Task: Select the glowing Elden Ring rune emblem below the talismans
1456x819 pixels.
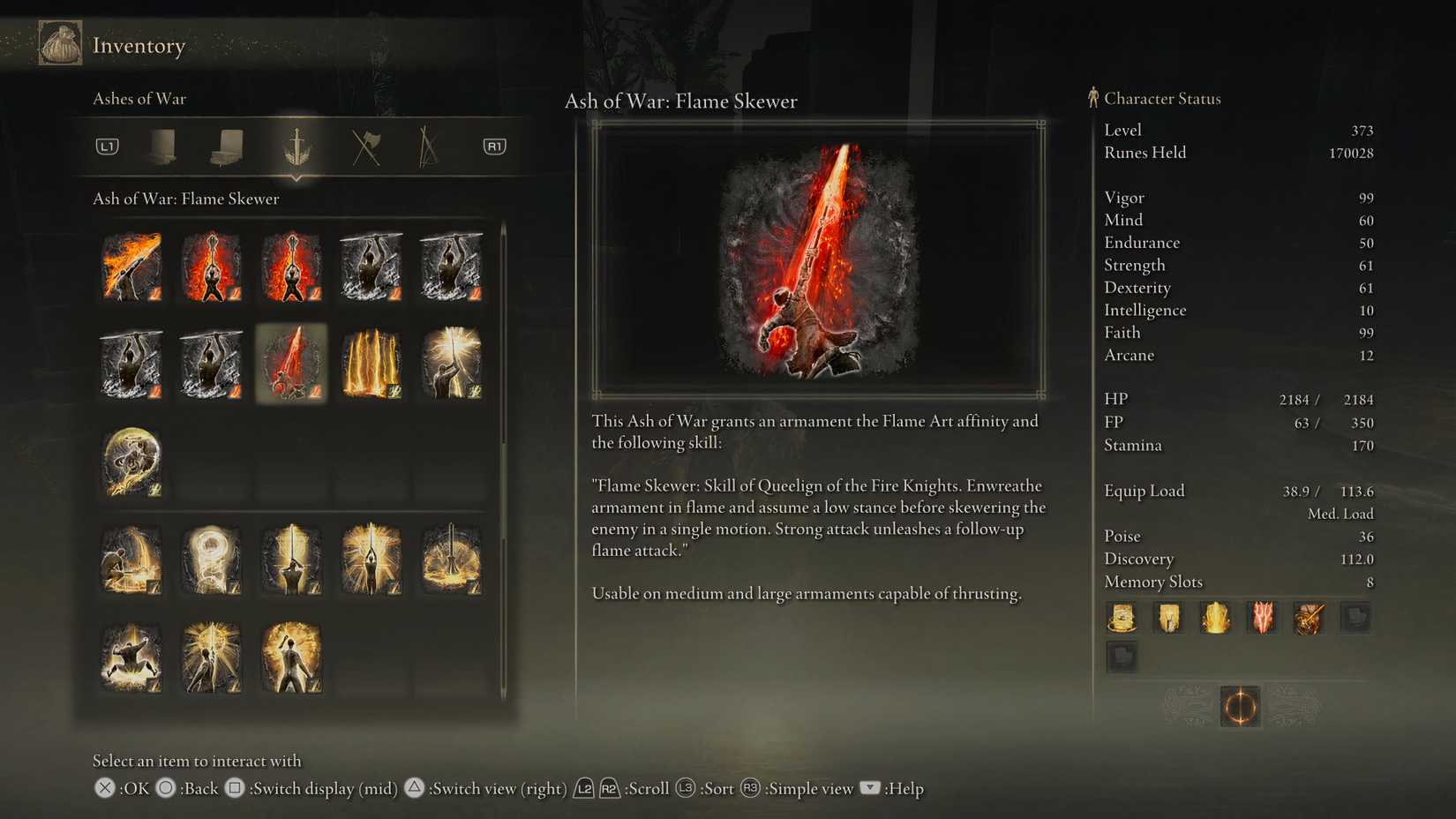Action: click(x=1240, y=707)
